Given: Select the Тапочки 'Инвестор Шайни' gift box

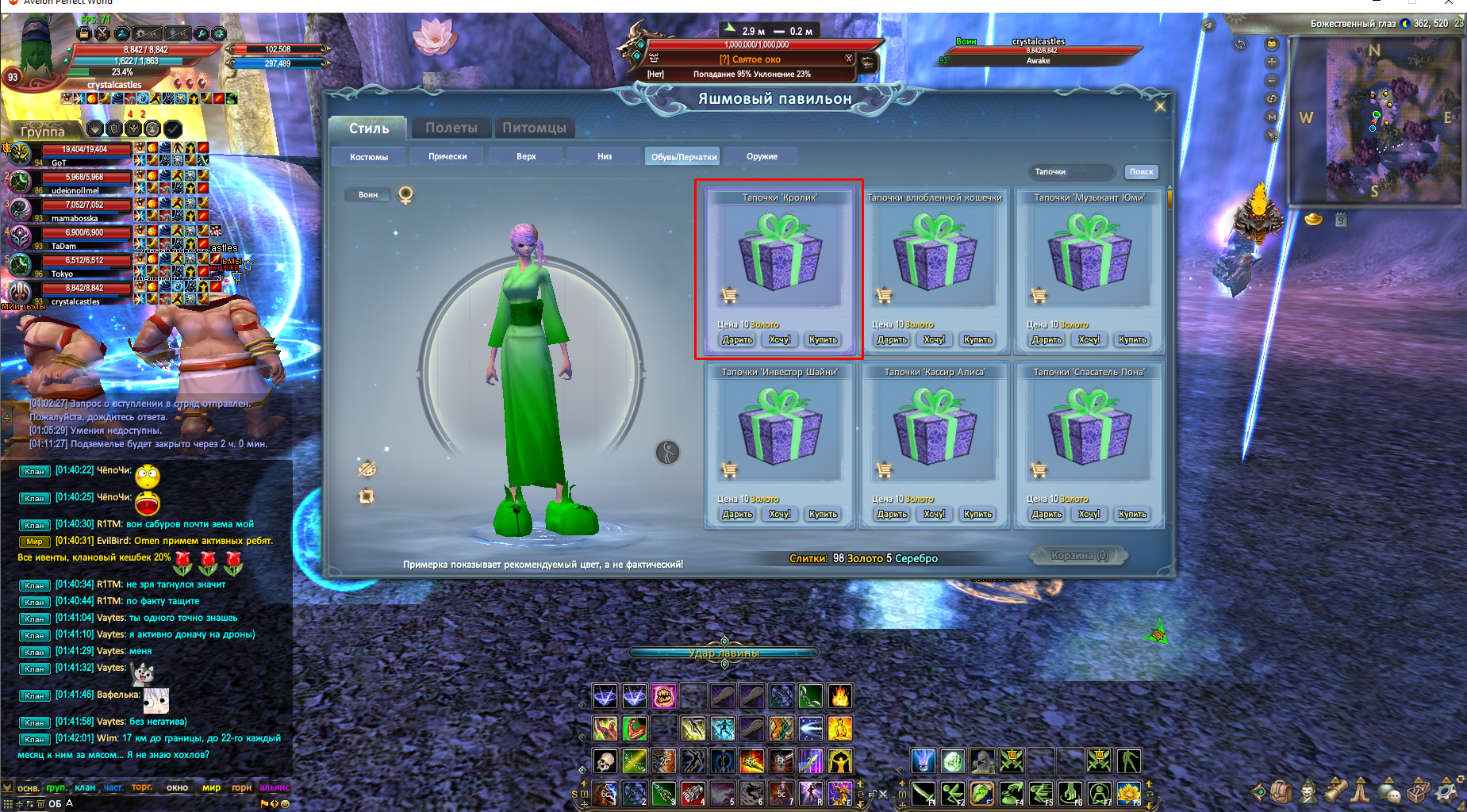Looking at the screenshot, I should (780, 428).
